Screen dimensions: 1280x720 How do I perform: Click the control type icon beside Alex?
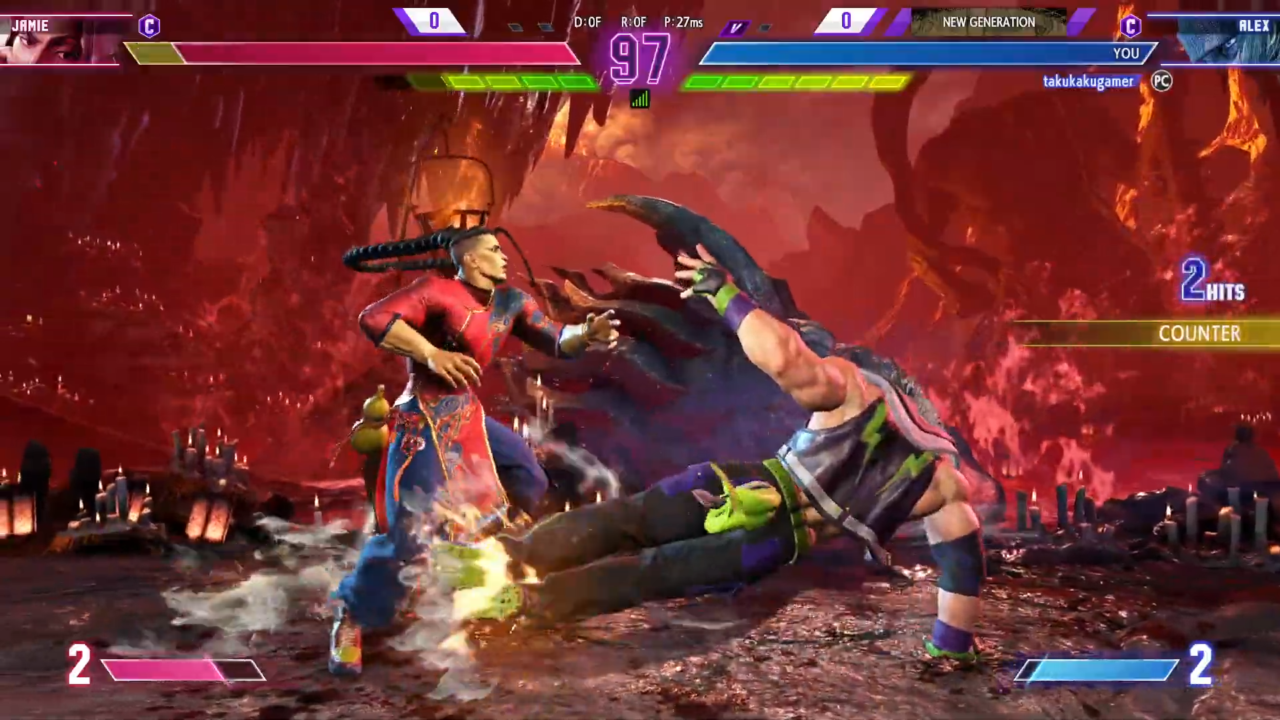1131,26
